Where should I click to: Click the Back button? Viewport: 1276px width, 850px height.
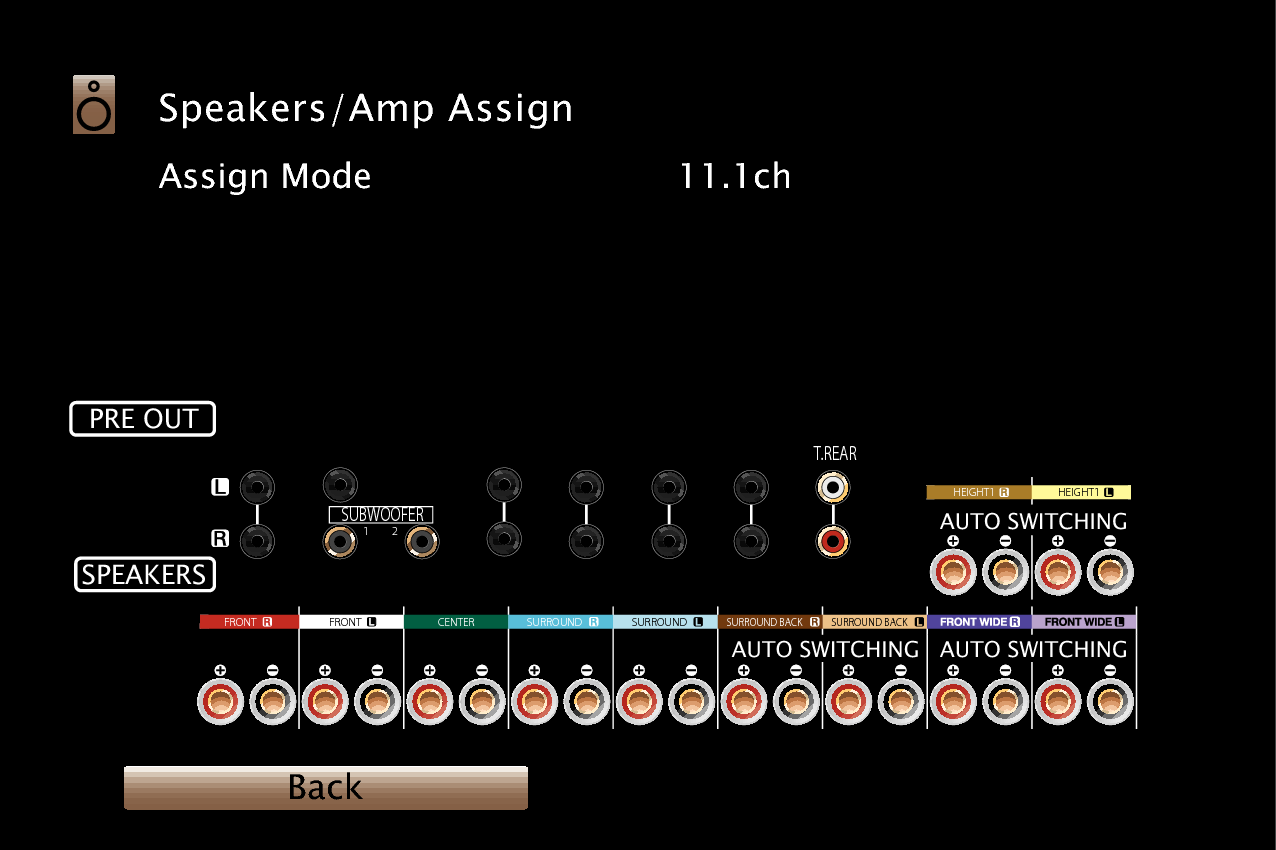pyautogui.click(x=325, y=788)
